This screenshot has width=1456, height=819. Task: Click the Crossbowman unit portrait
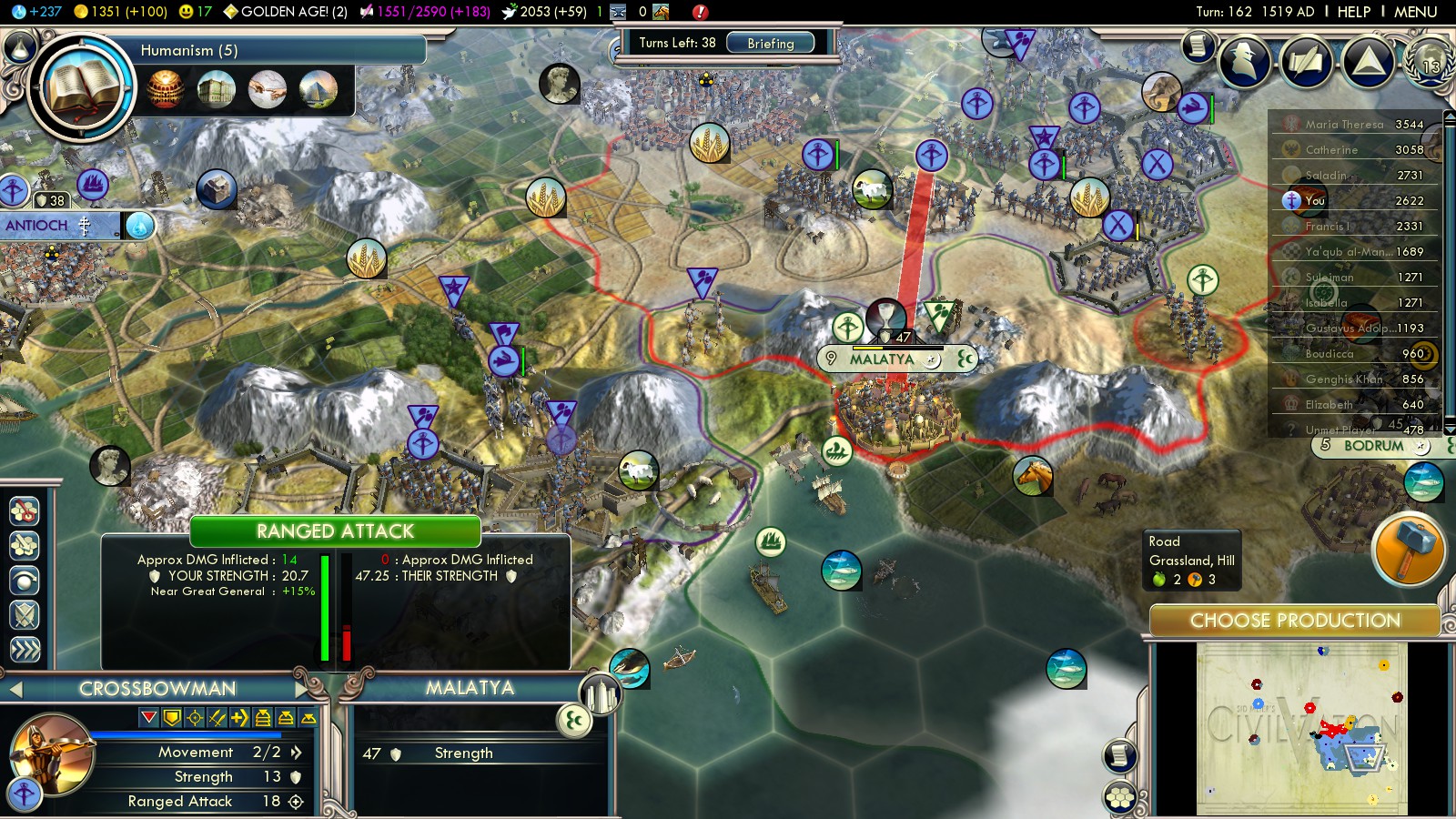click(x=51, y=753)
